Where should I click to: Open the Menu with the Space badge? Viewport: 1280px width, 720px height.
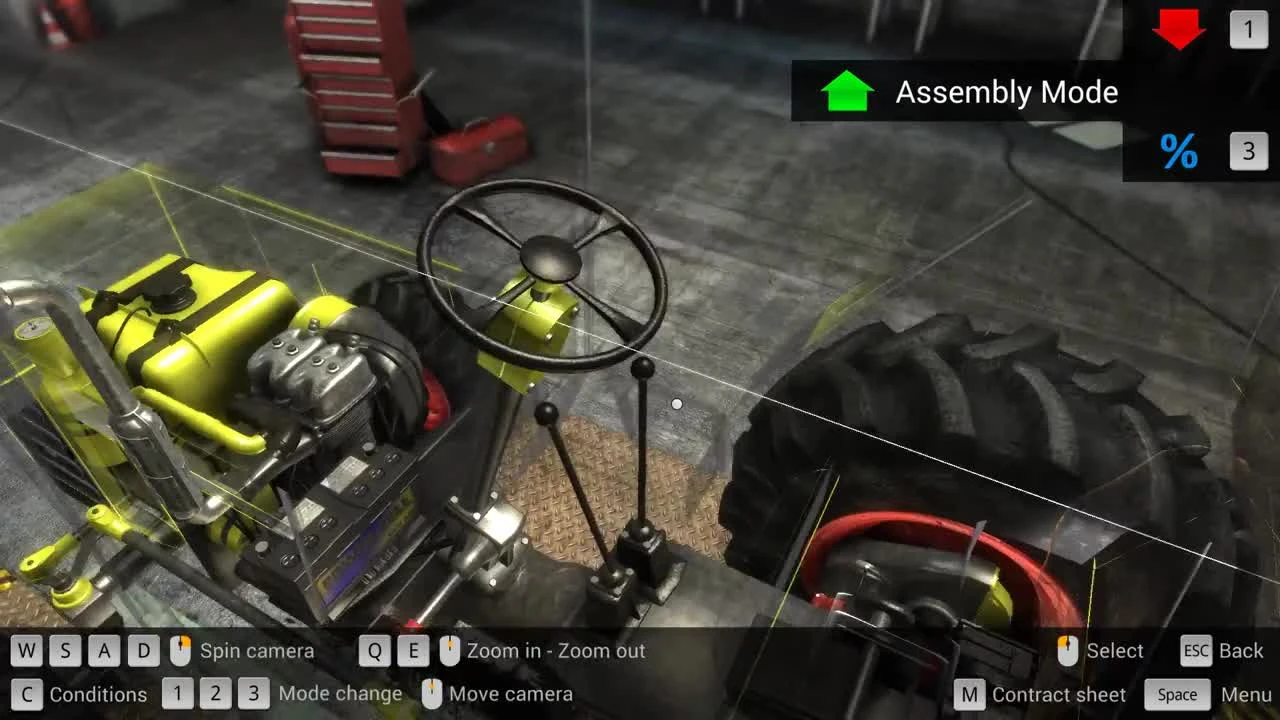click(1177, 694)
